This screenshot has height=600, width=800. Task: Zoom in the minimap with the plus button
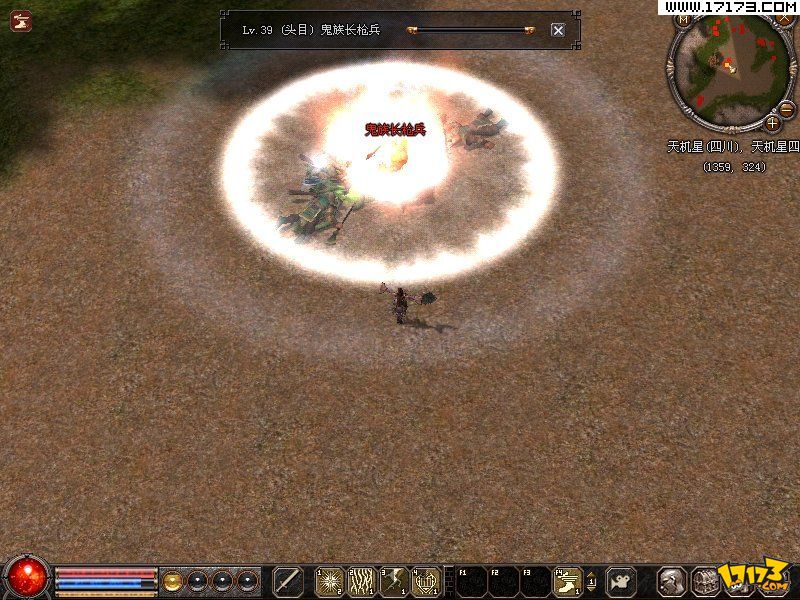(772, 124)
